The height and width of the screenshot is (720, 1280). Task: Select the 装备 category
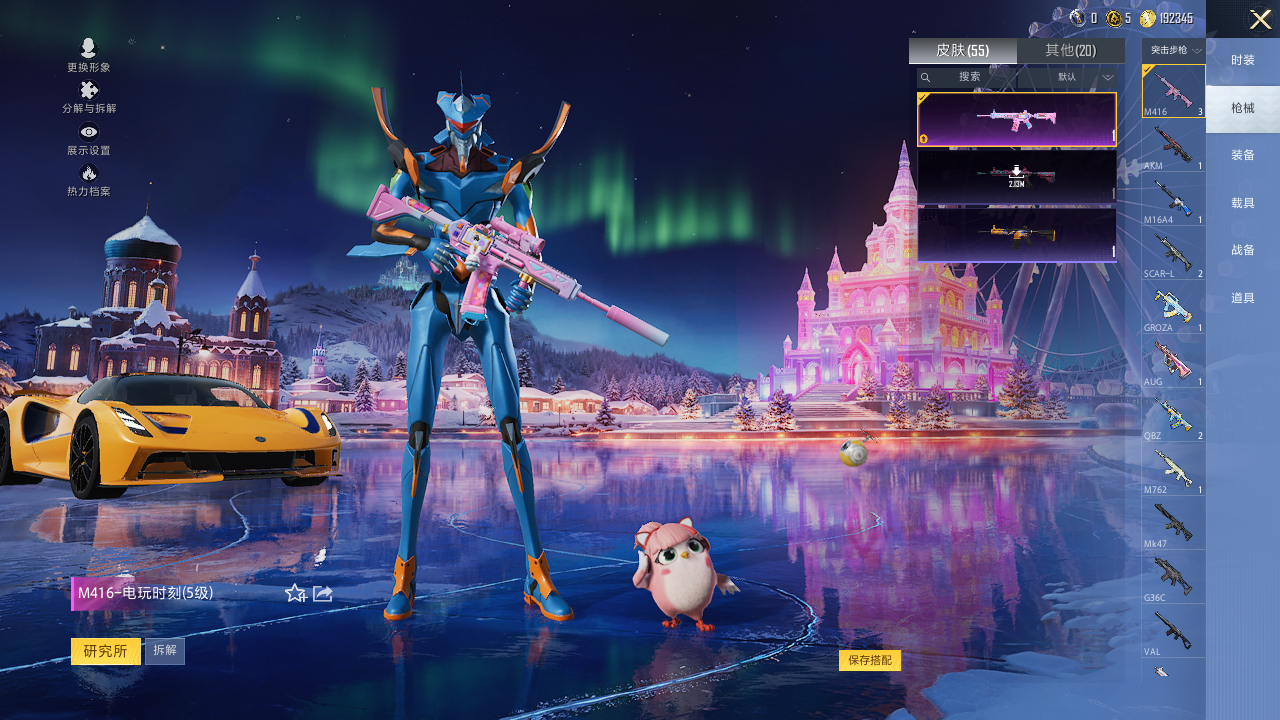pyautogui.click(x=1243, y=155)
